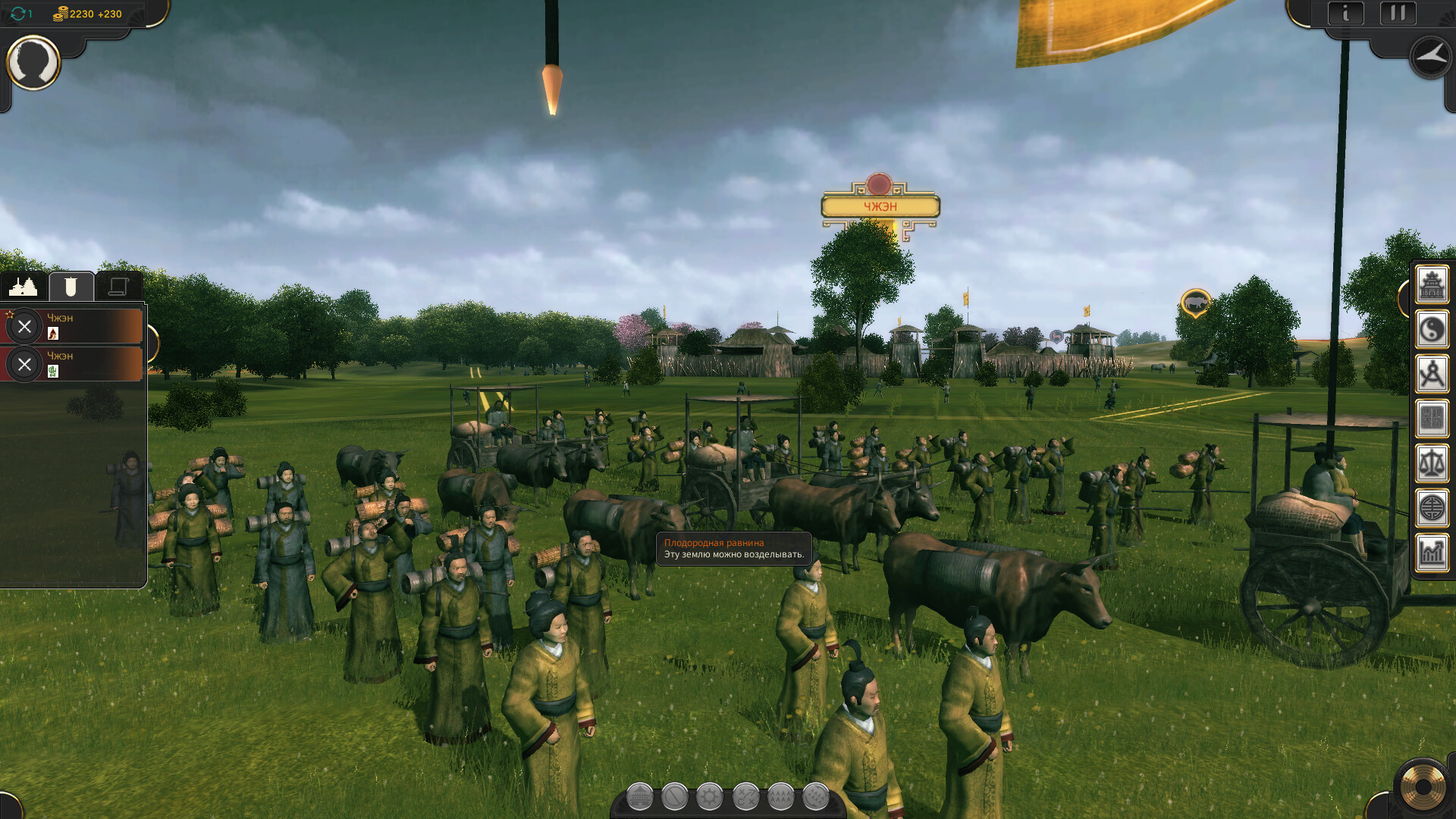The image size is (1456, 819).
Task: Click the tactics arrow button in bottom toolbar
Action: point(745,797)
